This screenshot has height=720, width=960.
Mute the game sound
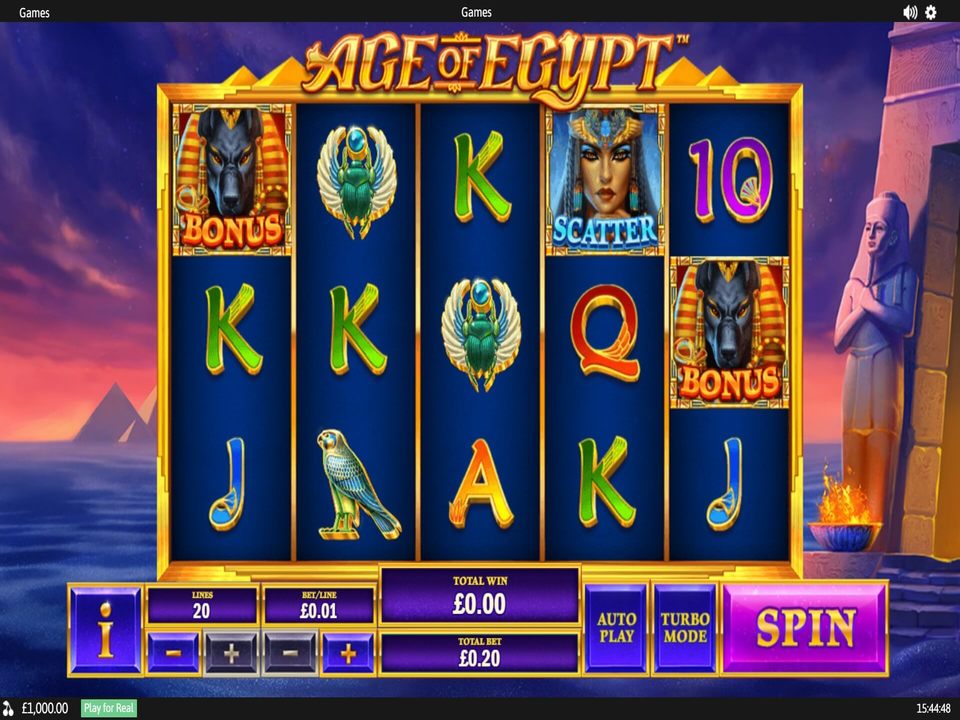point(910,12)
